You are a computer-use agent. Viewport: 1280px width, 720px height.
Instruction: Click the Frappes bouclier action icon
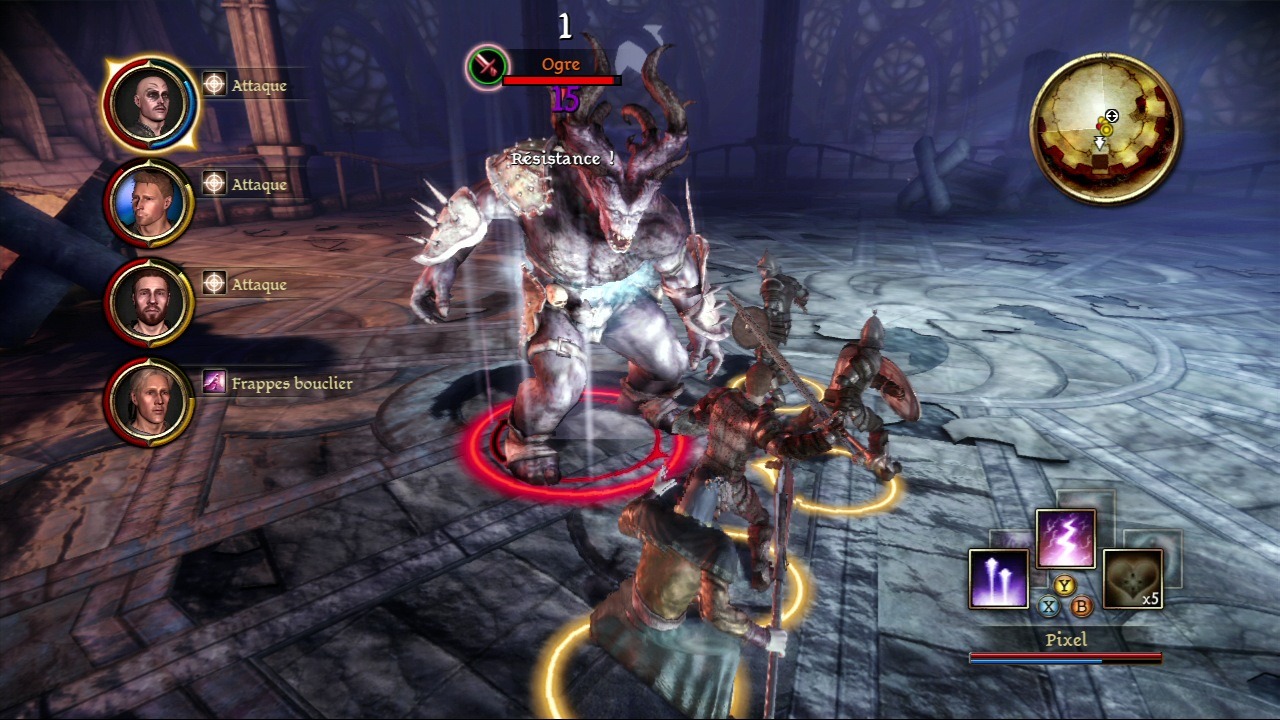(214, 382)
